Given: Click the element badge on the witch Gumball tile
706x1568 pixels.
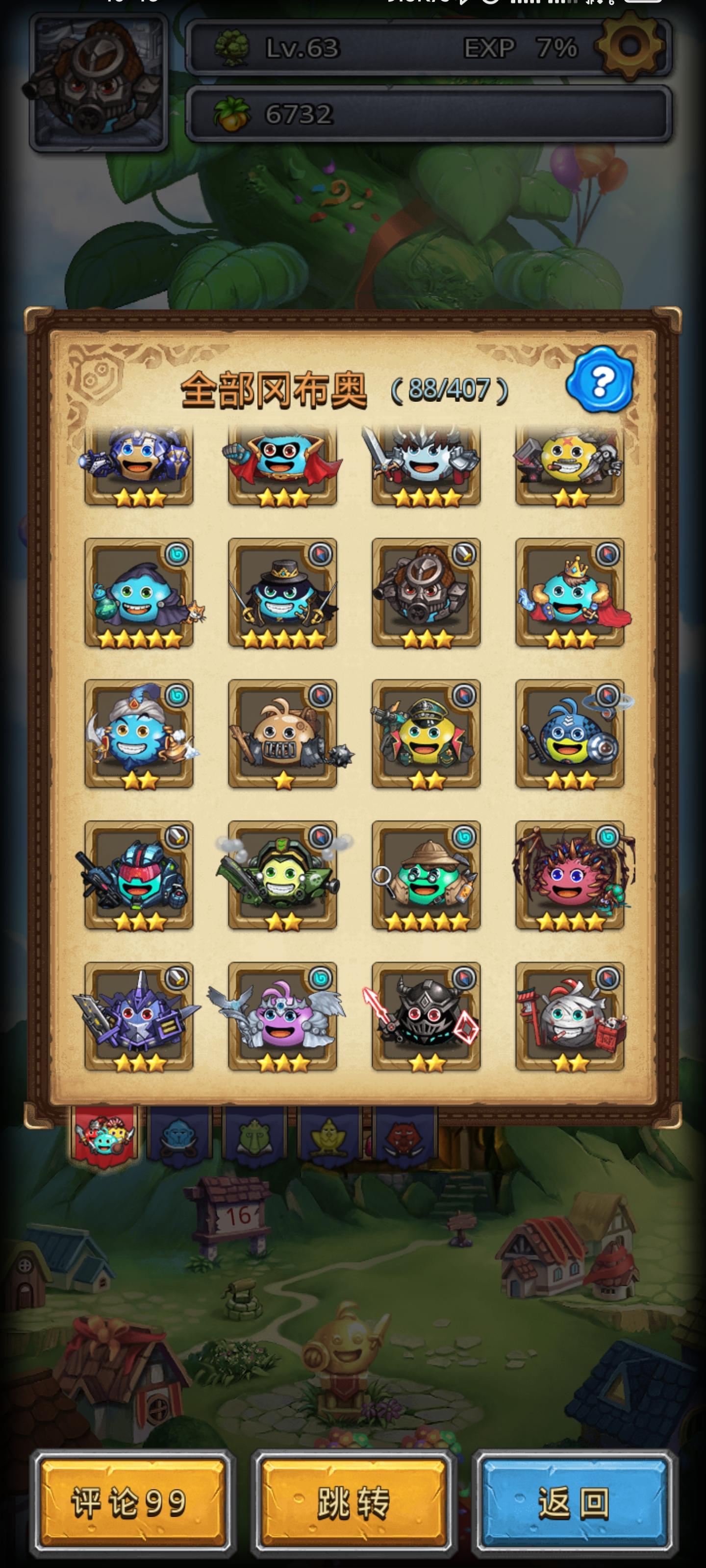Looking at the screenshot, I should click(x=176, y=554).
